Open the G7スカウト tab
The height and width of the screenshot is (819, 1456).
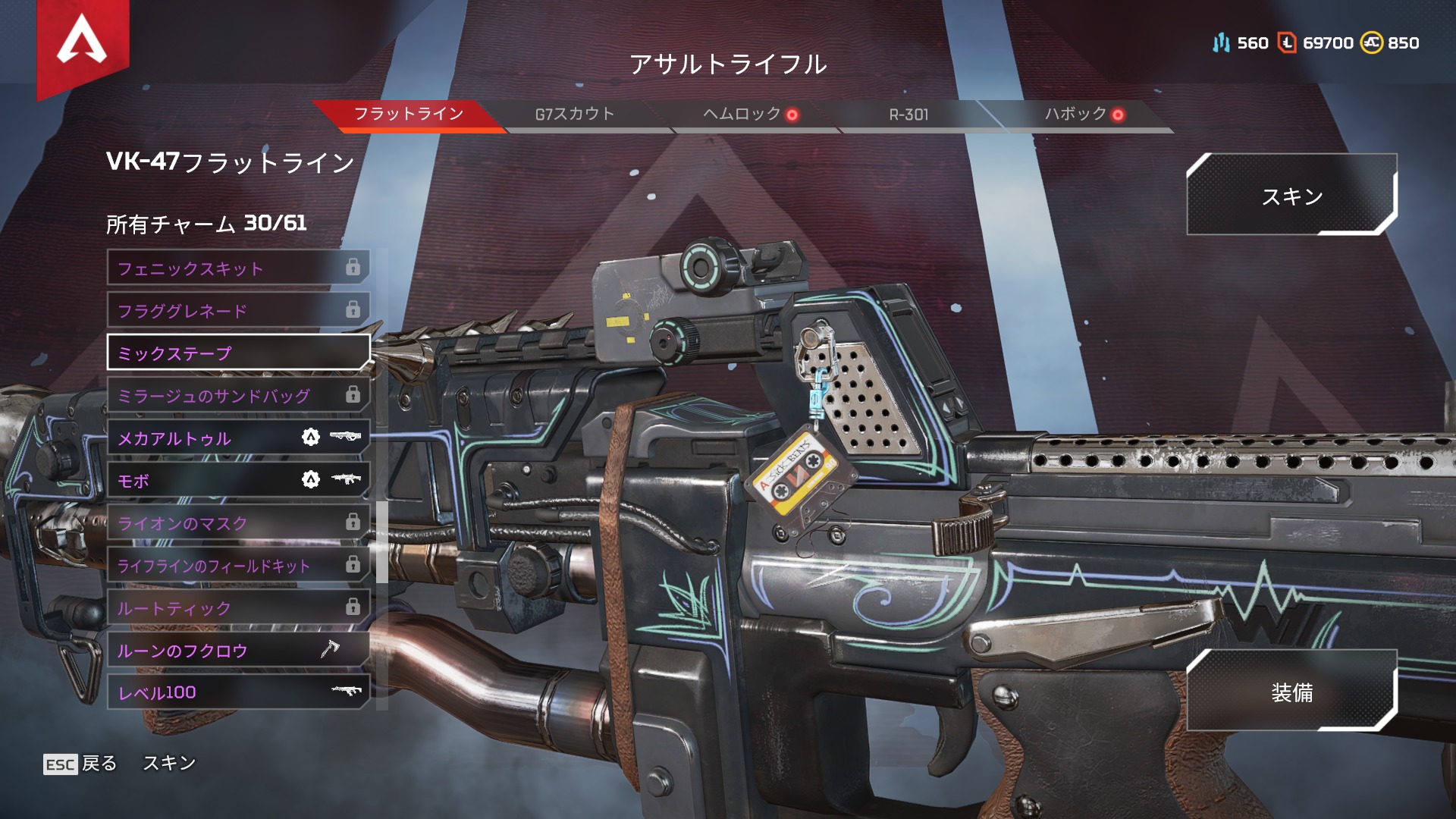pyautogui.click(x=575, y=115)
